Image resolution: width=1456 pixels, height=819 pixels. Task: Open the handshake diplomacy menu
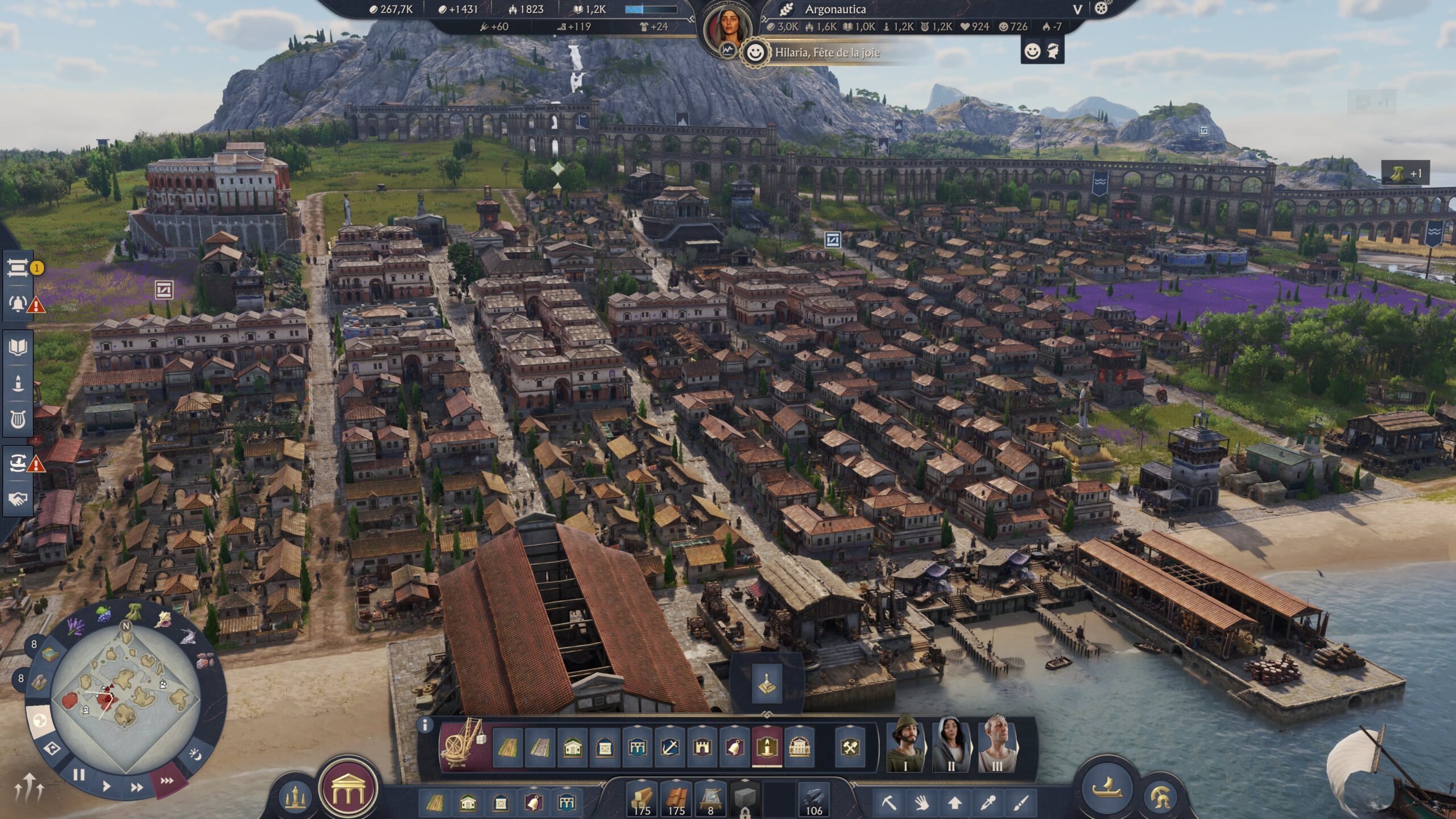(18, 499)
